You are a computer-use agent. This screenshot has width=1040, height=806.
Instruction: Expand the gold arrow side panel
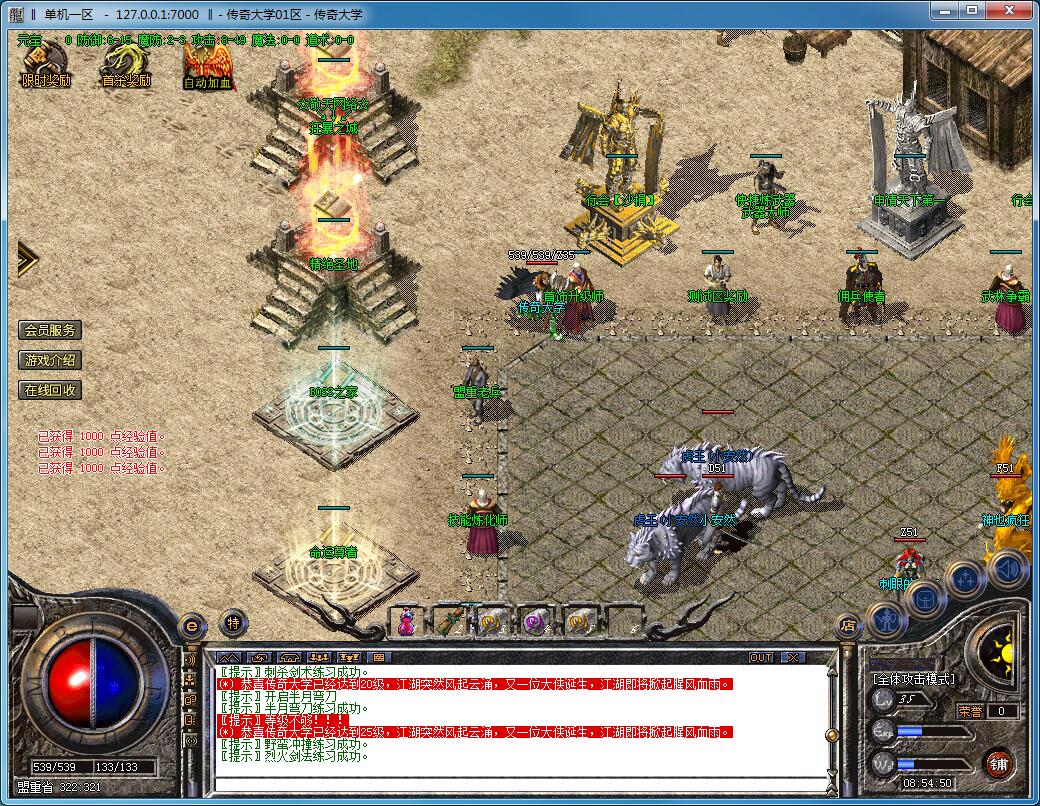click(26, 260)
